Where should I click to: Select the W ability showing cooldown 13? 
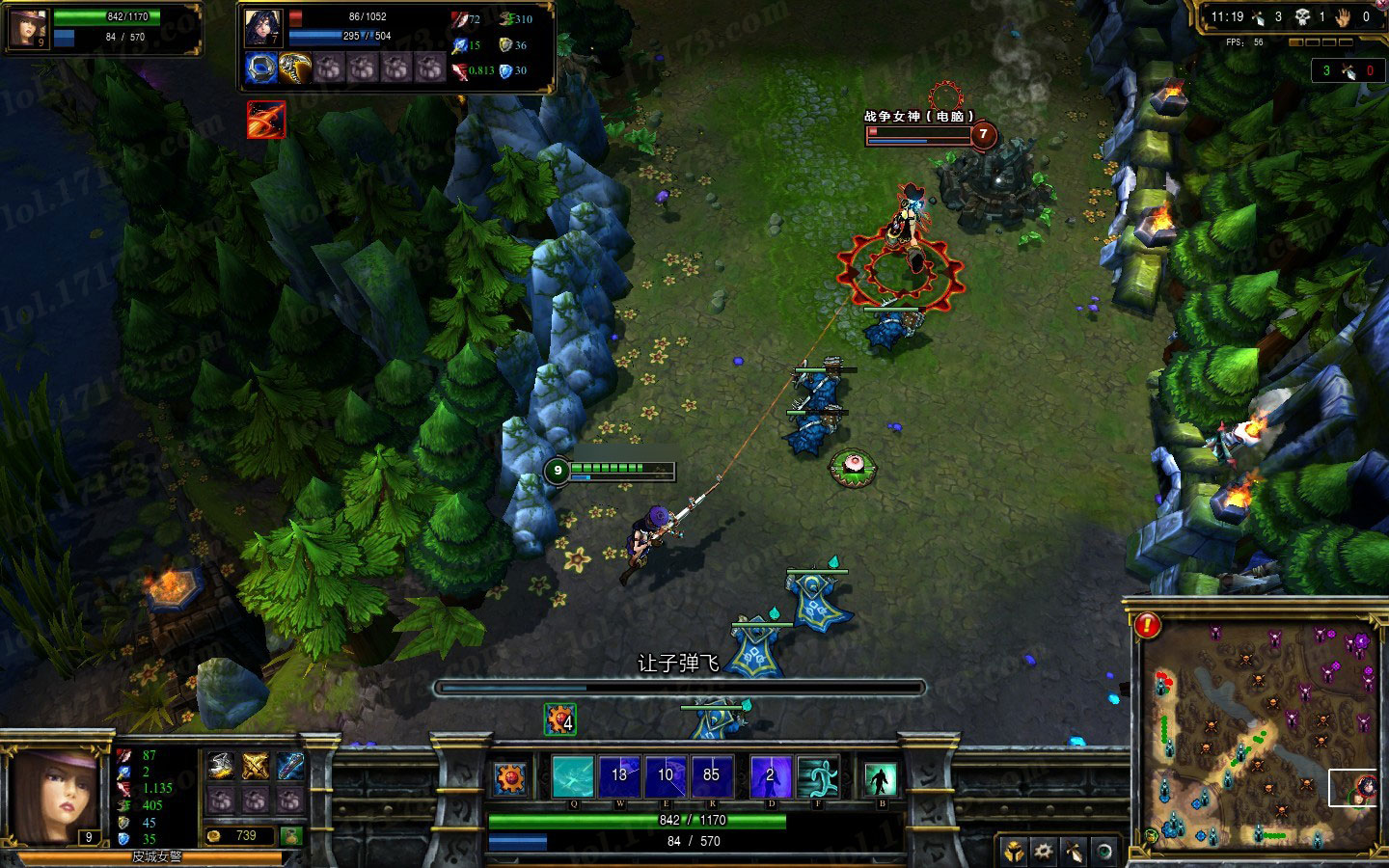(619, 776)
